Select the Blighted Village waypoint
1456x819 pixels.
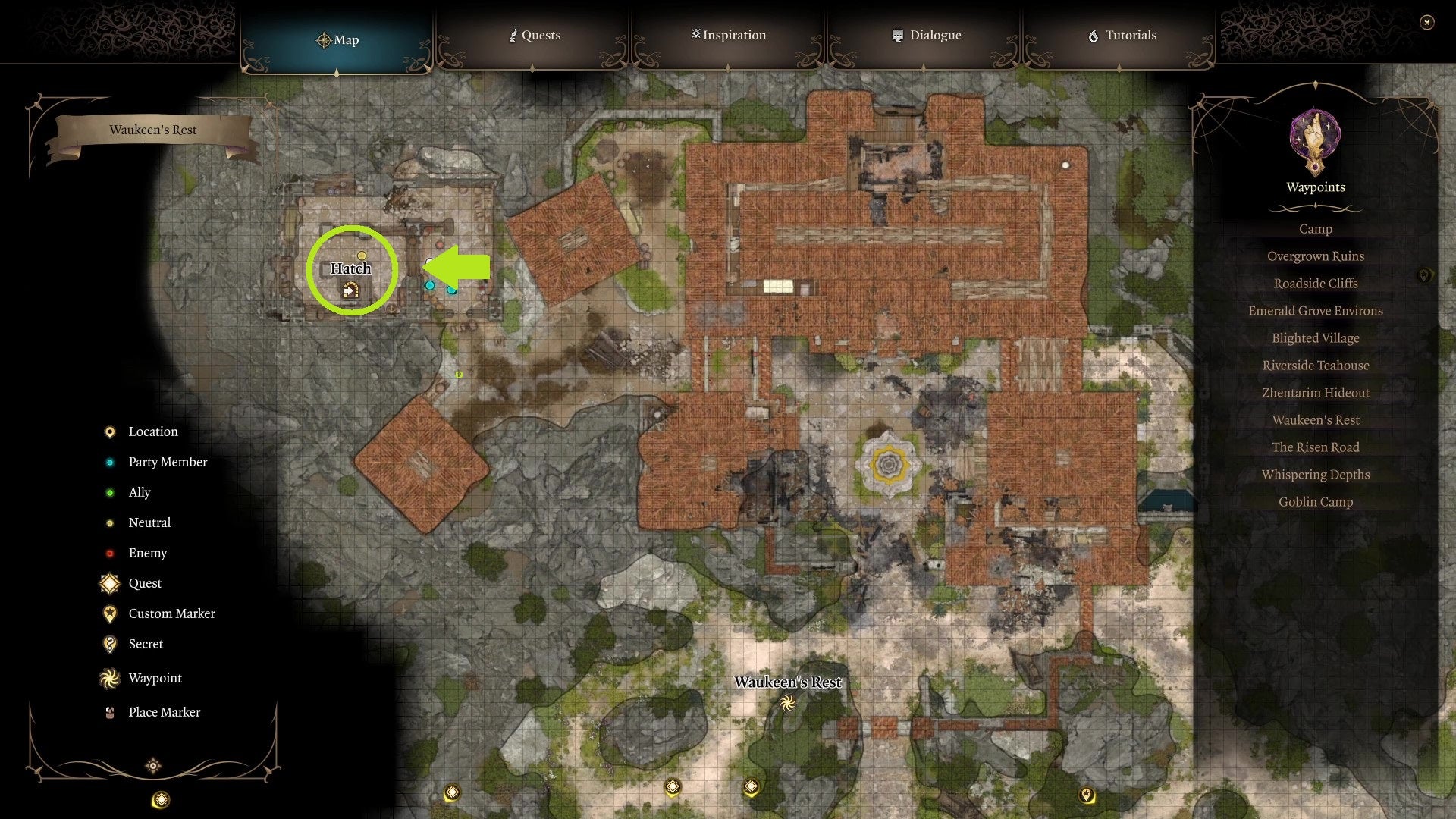(1316, 337)
